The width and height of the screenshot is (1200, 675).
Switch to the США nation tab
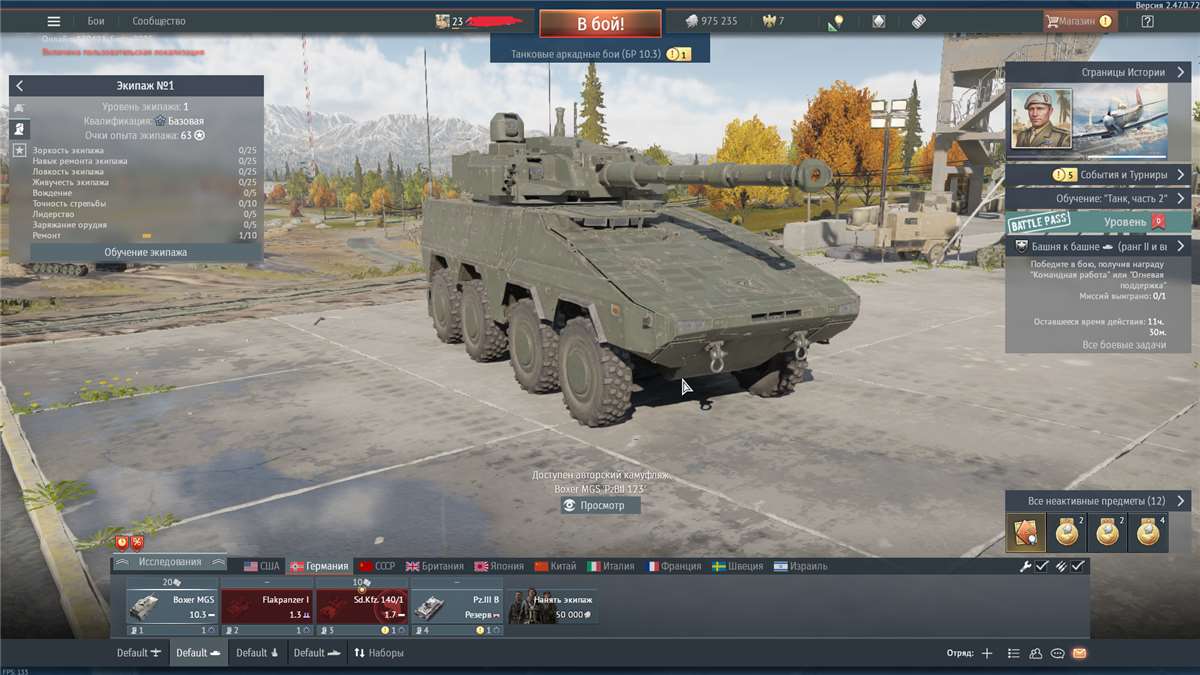point(262,566)
